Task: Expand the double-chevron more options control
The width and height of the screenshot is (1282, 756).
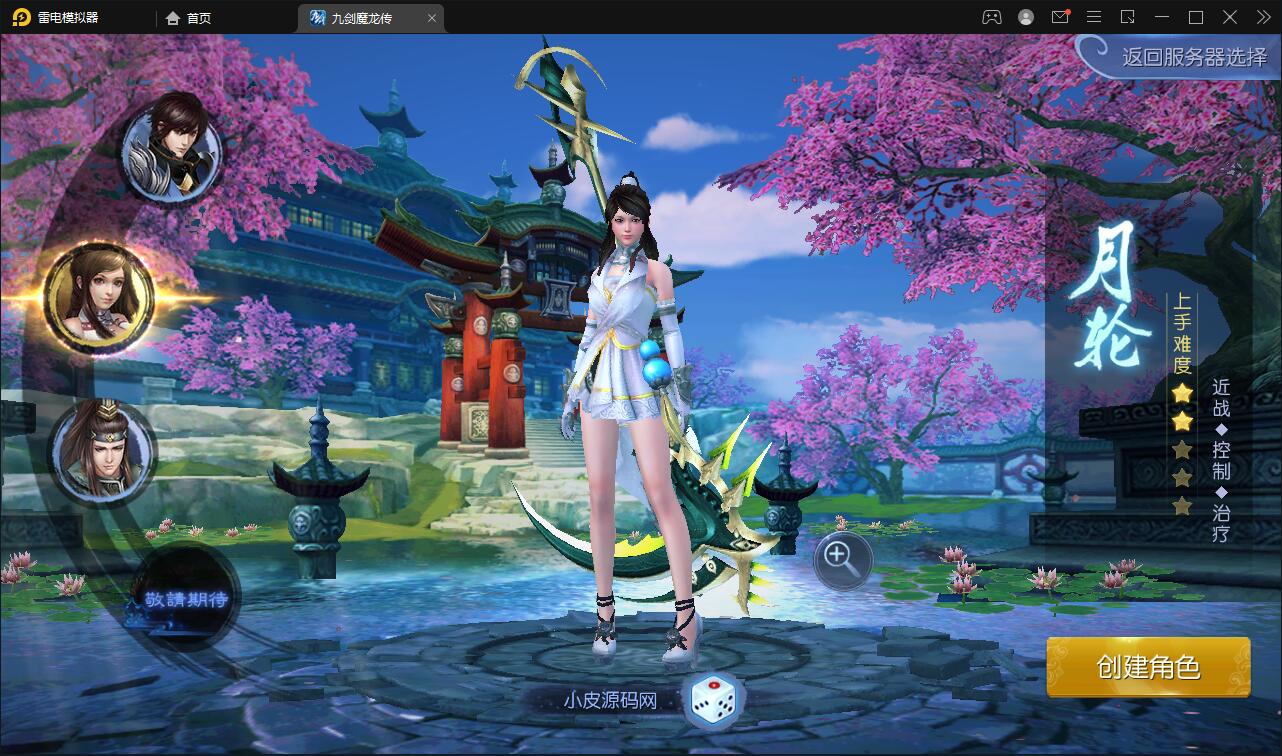Action: [x=1262, y=17]
